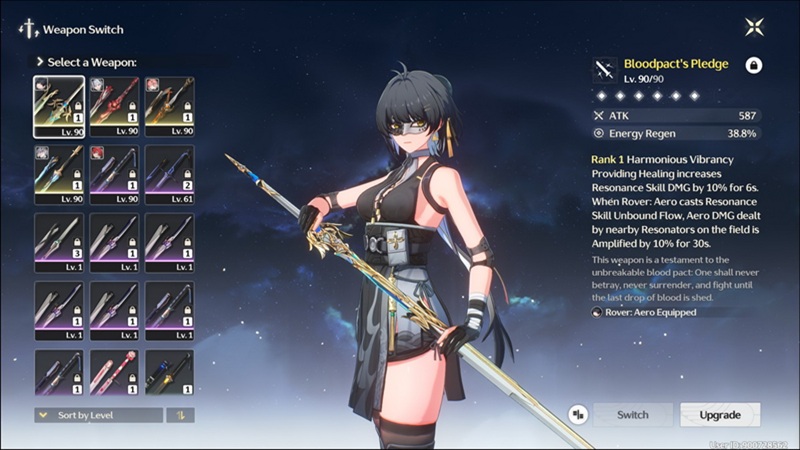The image size is (800, 450).
Task: Pick the Lv. 1 sword with count 3
Action: 59,243
